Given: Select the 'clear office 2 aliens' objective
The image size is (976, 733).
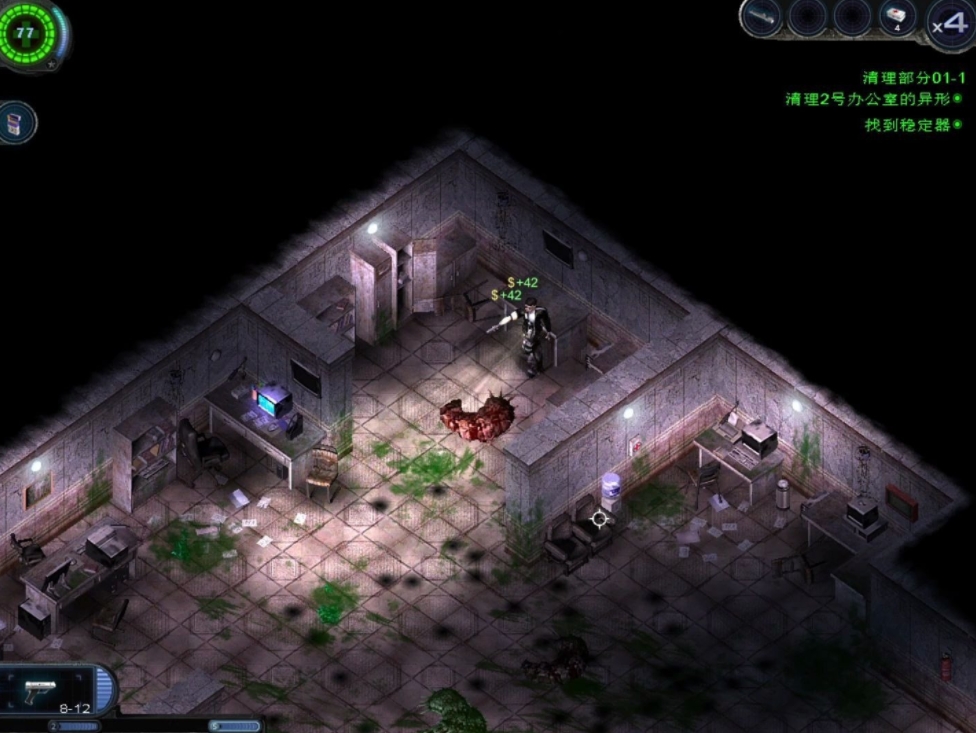Looking at the screenshot, I should pyautogui.click(x=867, y=99).
